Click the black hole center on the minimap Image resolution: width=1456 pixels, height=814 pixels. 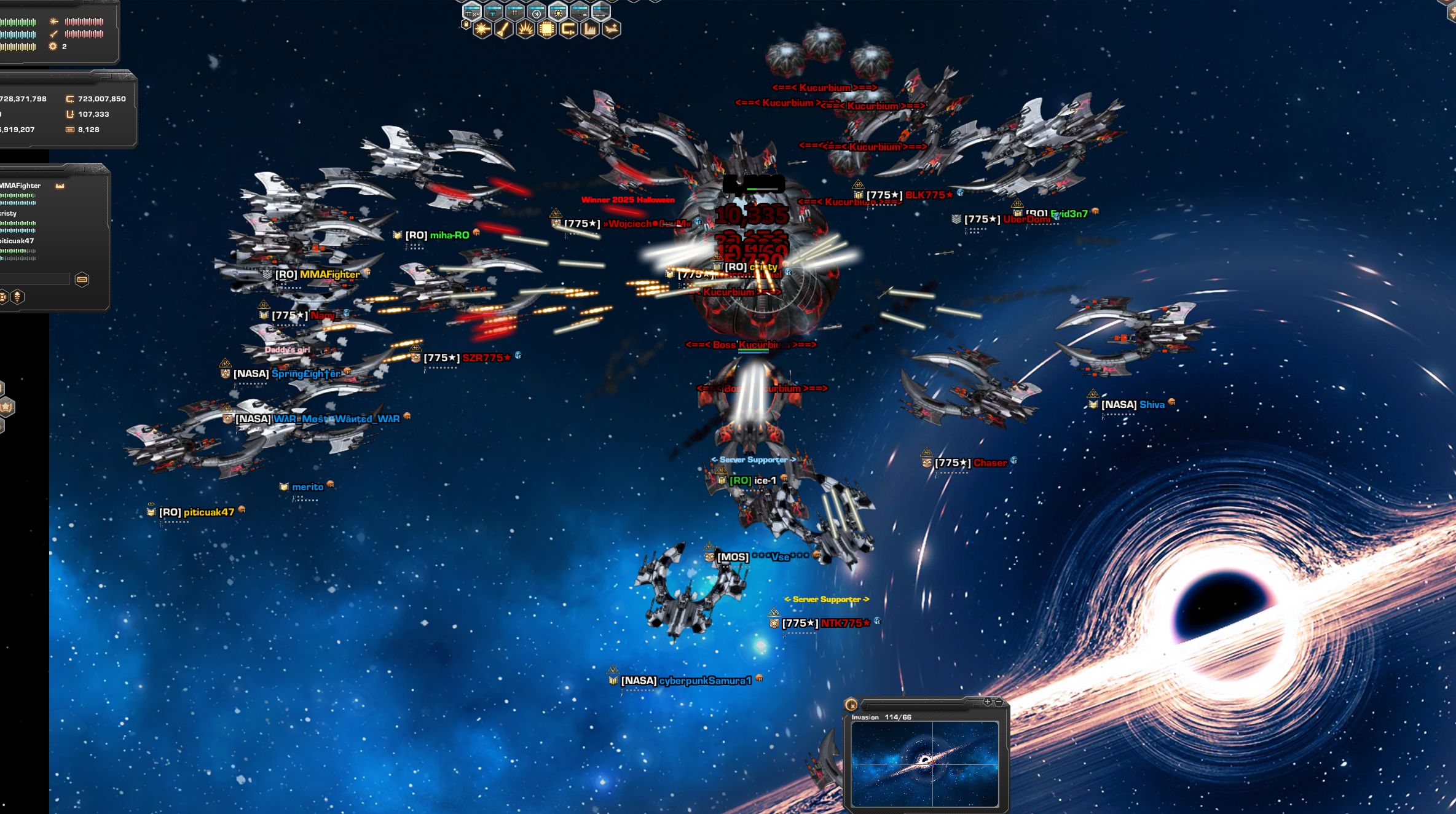[925, 761]
